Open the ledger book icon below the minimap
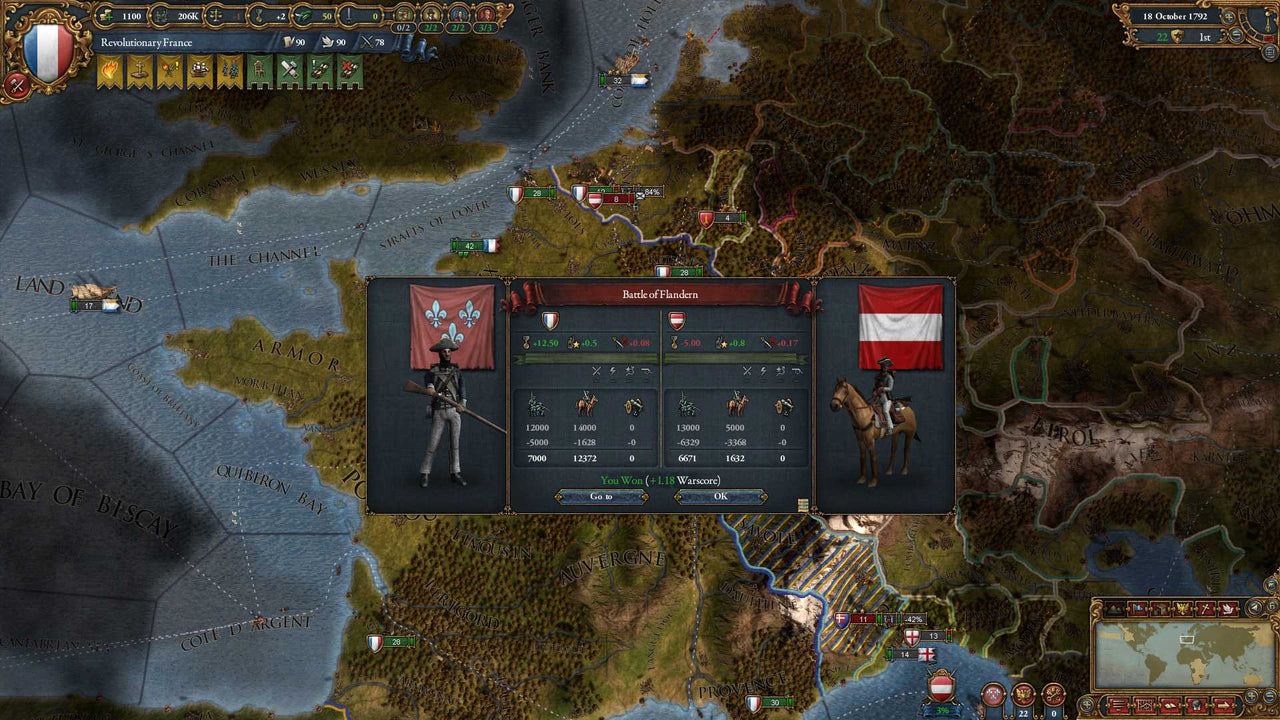The image size is (1280, 720). [x=1170, y=704]
